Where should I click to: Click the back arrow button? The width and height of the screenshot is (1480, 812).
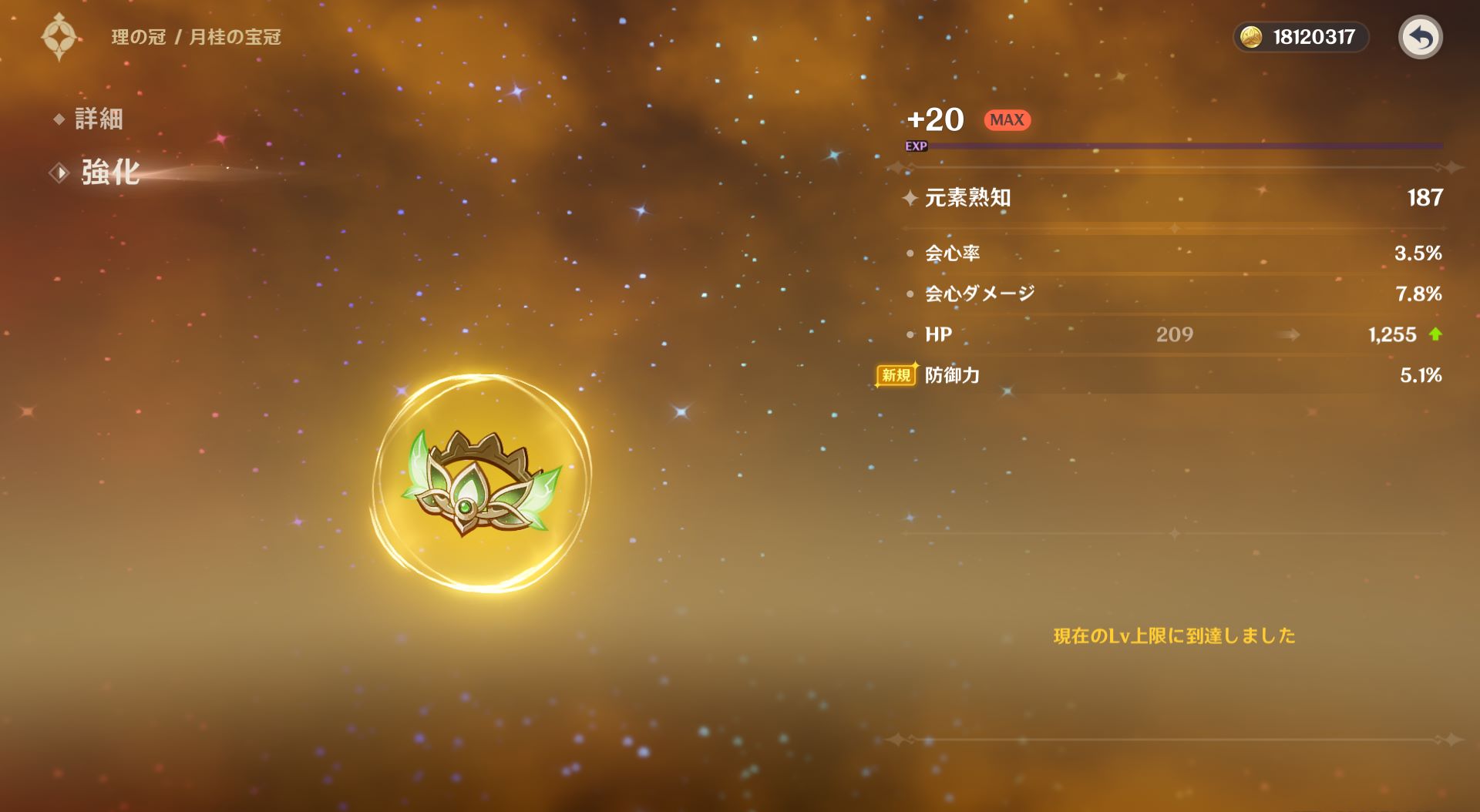click(x=1420, y=37)
